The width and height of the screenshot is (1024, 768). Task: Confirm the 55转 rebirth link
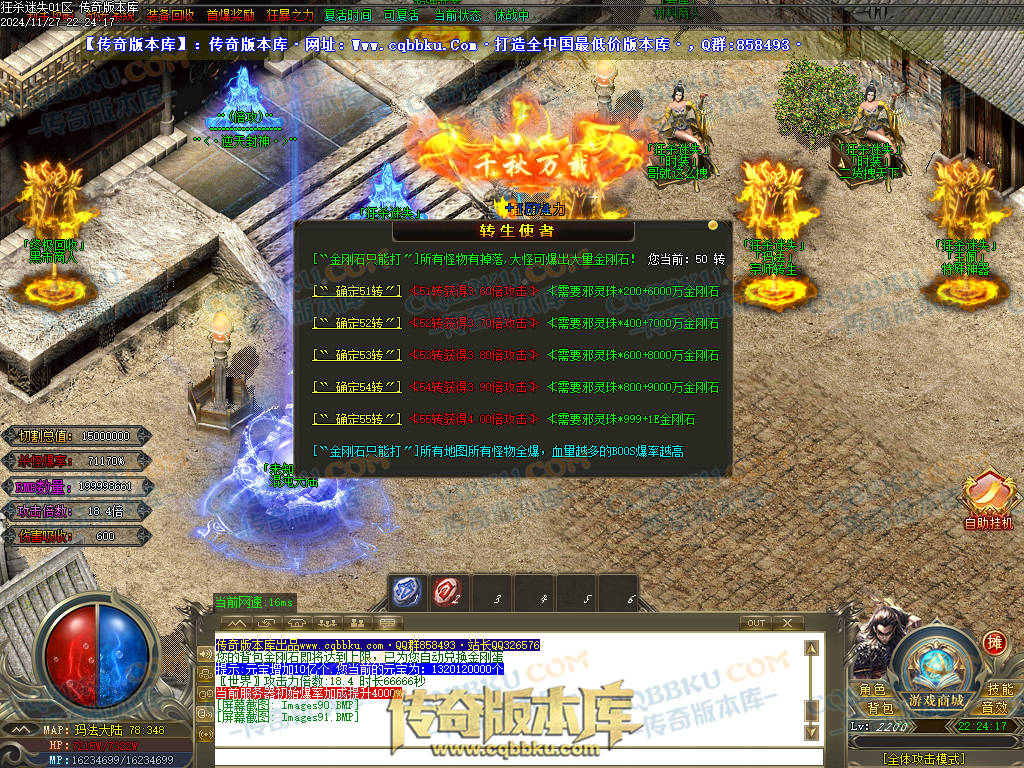coord(357,419)
